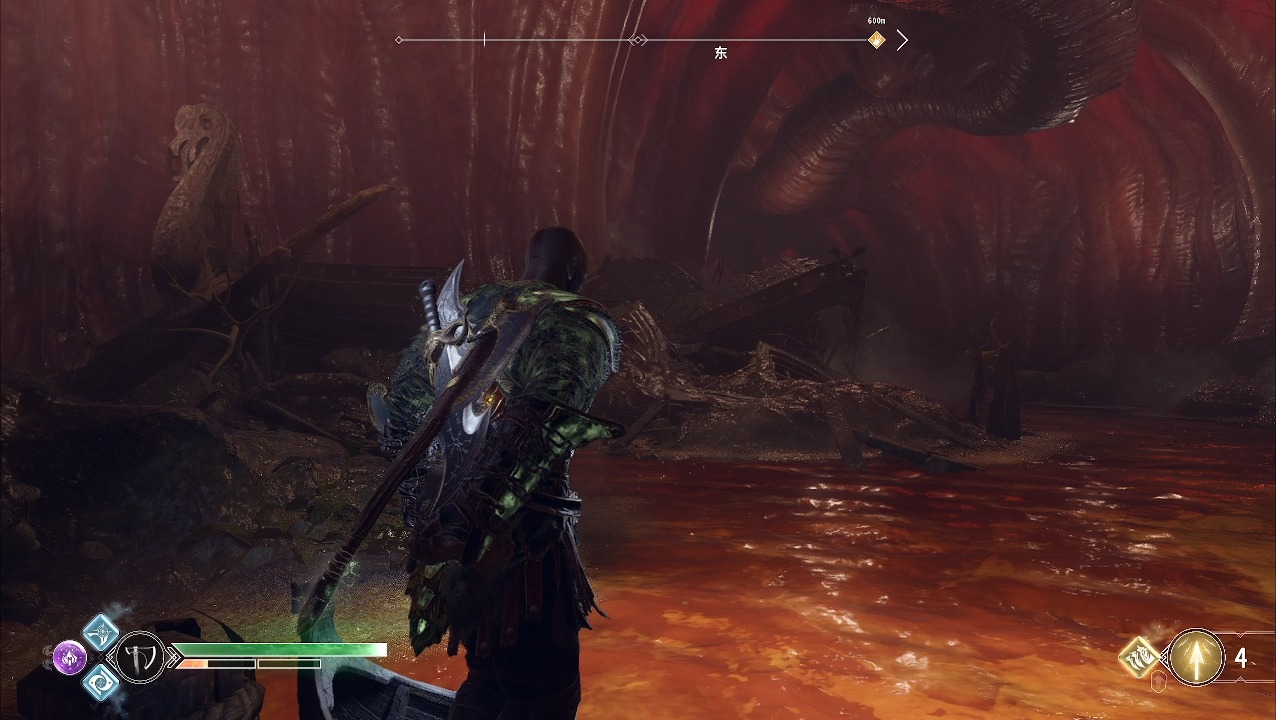Activate the gold wolf runic summon
Viewport: 1276px width, 720px height.
[x=1140, y=657]
